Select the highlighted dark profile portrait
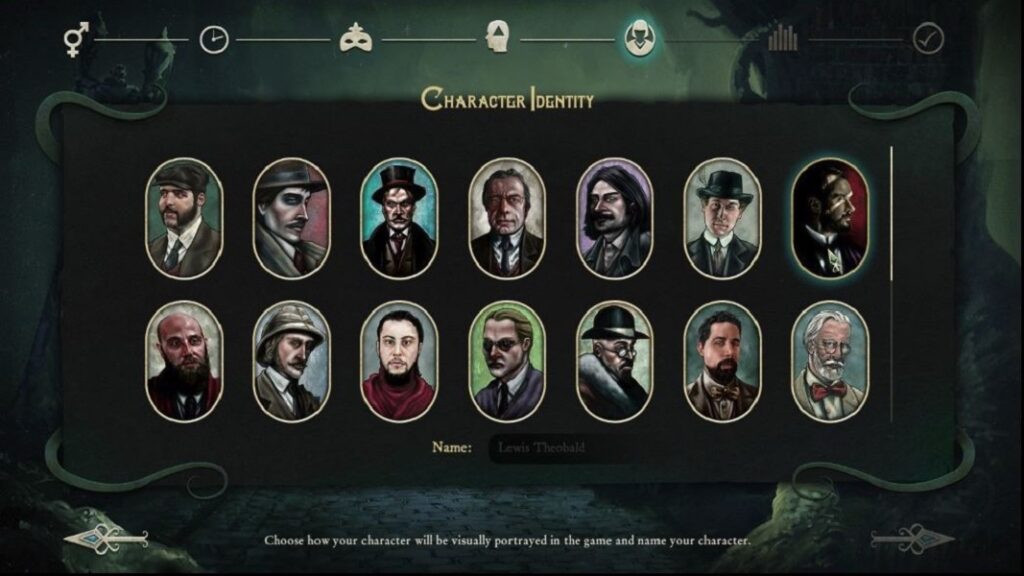Screen dimensions: 1024x576 click(829, 218)
